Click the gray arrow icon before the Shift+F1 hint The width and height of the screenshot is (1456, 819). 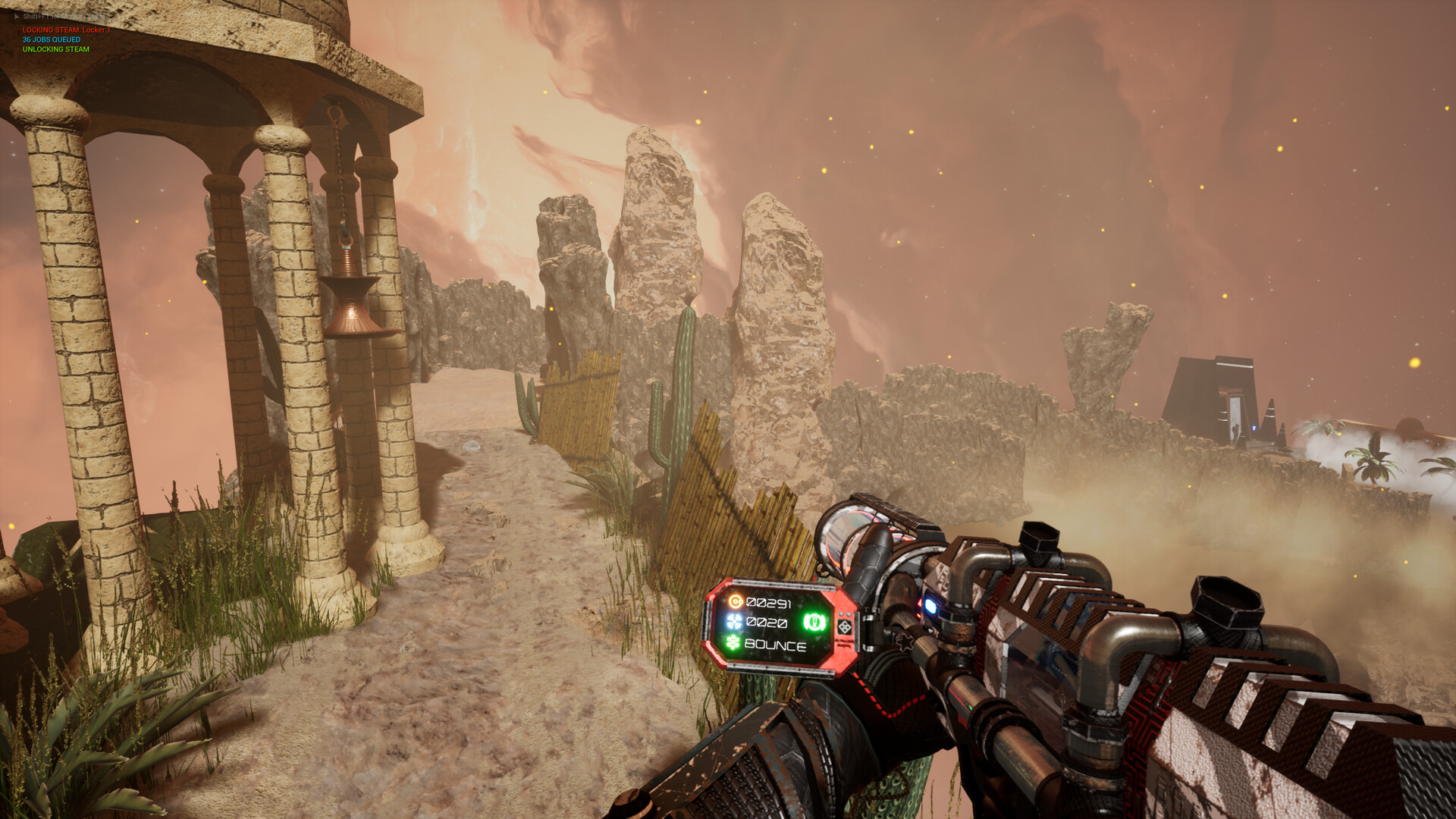point(17,16)
